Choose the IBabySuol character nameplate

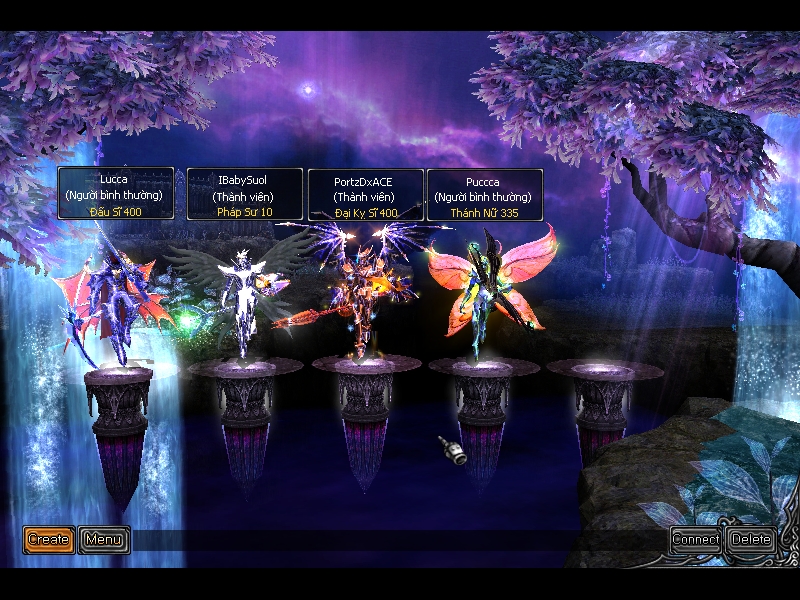click(x=245, y=194)
